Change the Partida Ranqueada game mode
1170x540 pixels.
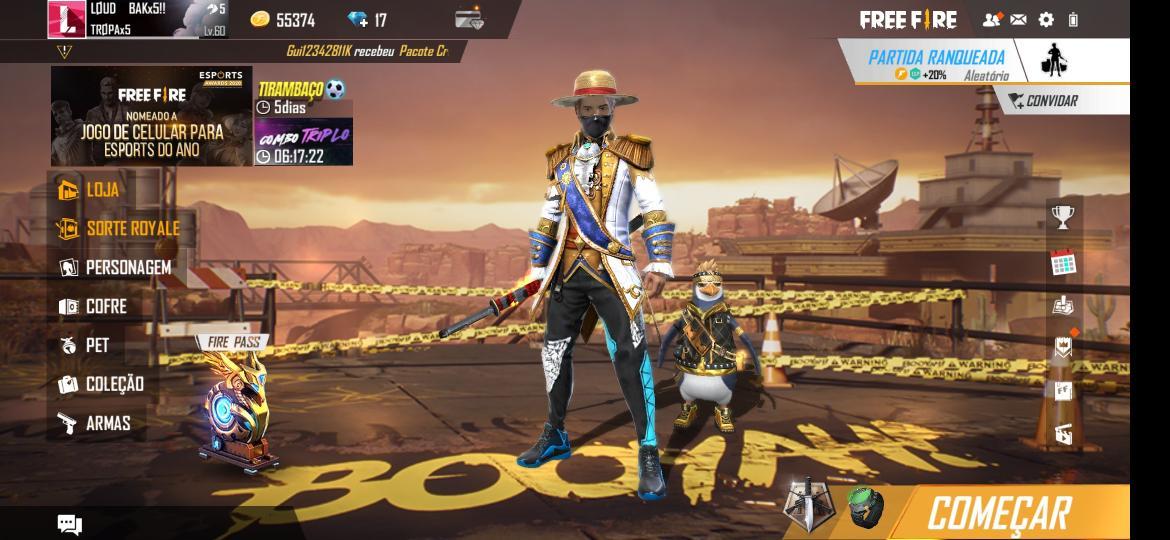(x=934, y=62)
